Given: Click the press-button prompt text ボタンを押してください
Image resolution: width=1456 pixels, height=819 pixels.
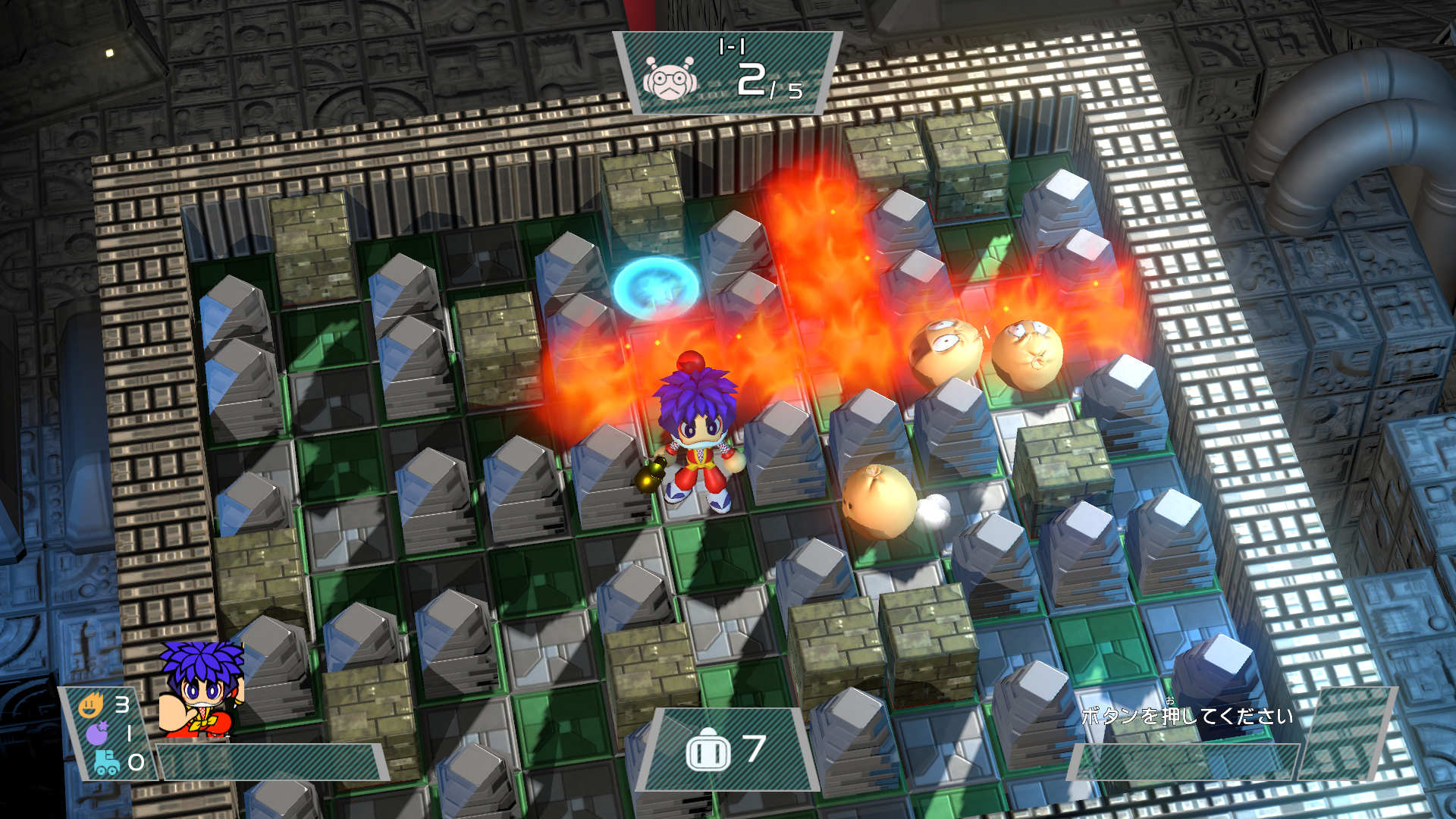Looking at the screenshot, I should [1191, 715].
